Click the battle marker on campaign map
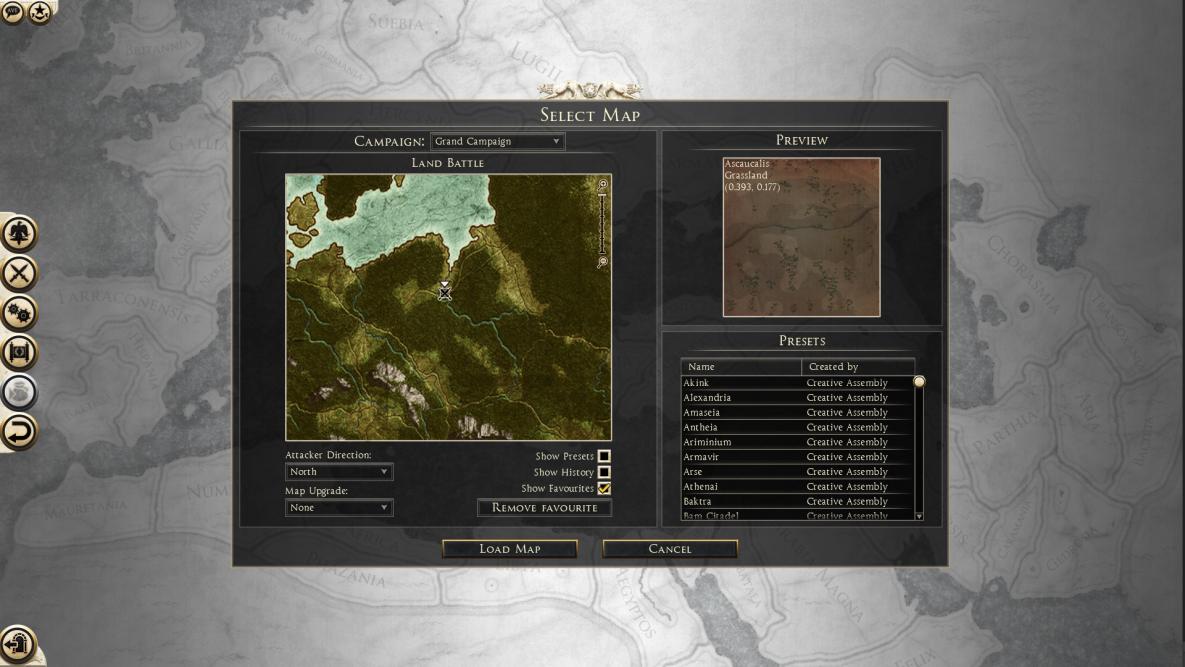Screen dimensions: 1185x667 click(445, 291)
